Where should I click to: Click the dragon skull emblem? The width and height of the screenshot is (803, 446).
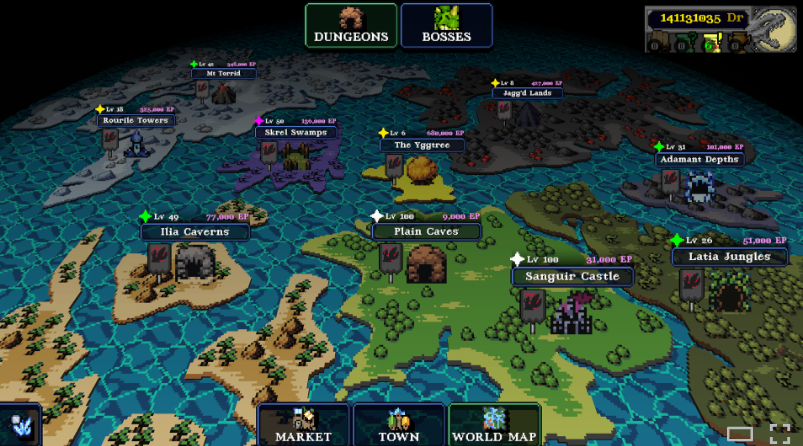click(x=774, y=29)
